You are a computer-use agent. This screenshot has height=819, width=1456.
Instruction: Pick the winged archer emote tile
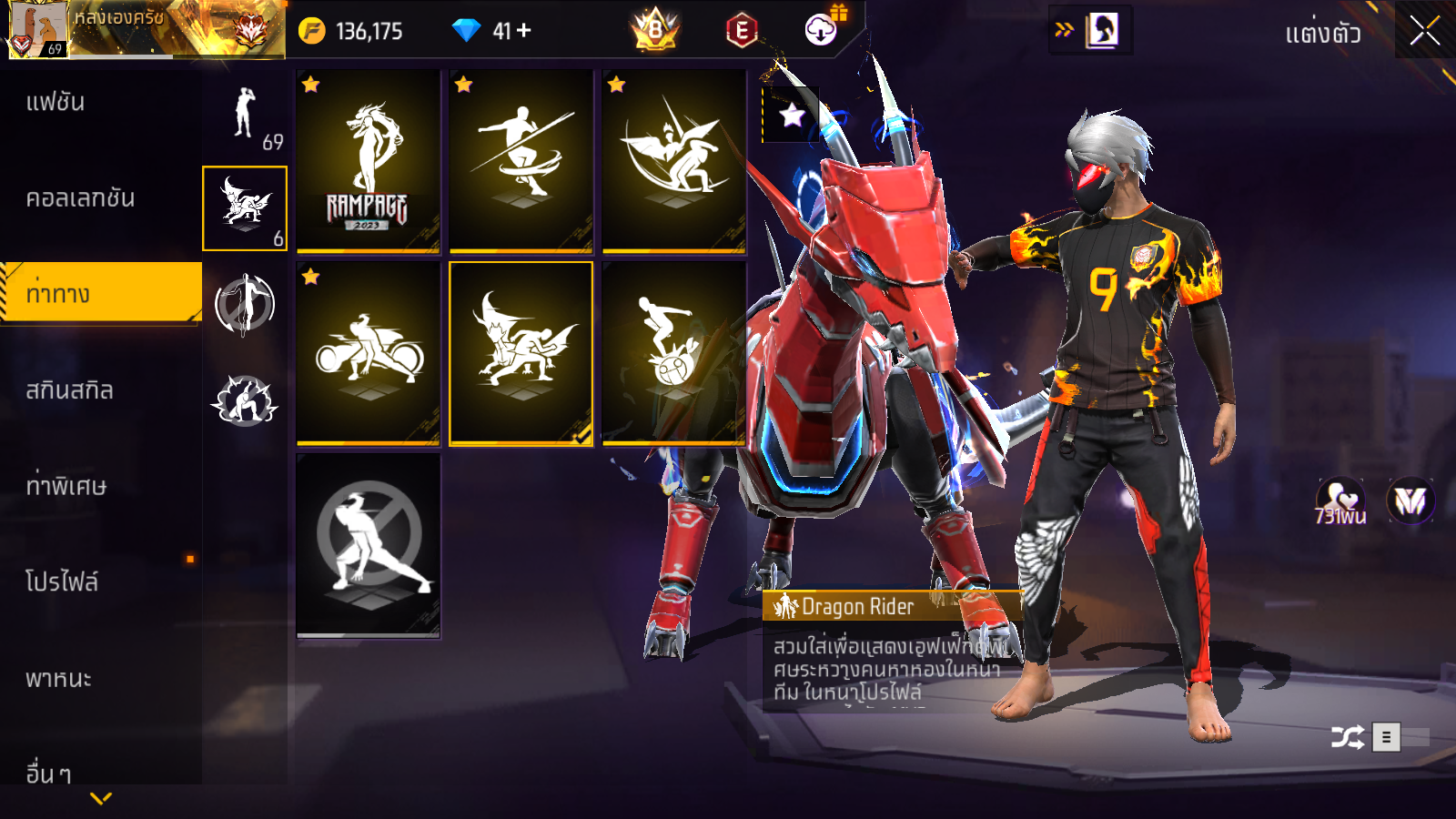[673, 161]
